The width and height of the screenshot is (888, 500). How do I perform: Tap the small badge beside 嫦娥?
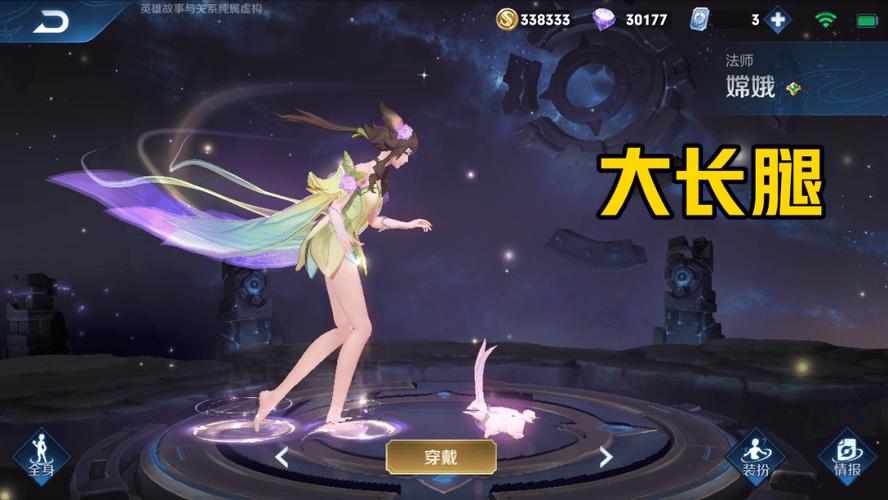(x=794, y=88)
